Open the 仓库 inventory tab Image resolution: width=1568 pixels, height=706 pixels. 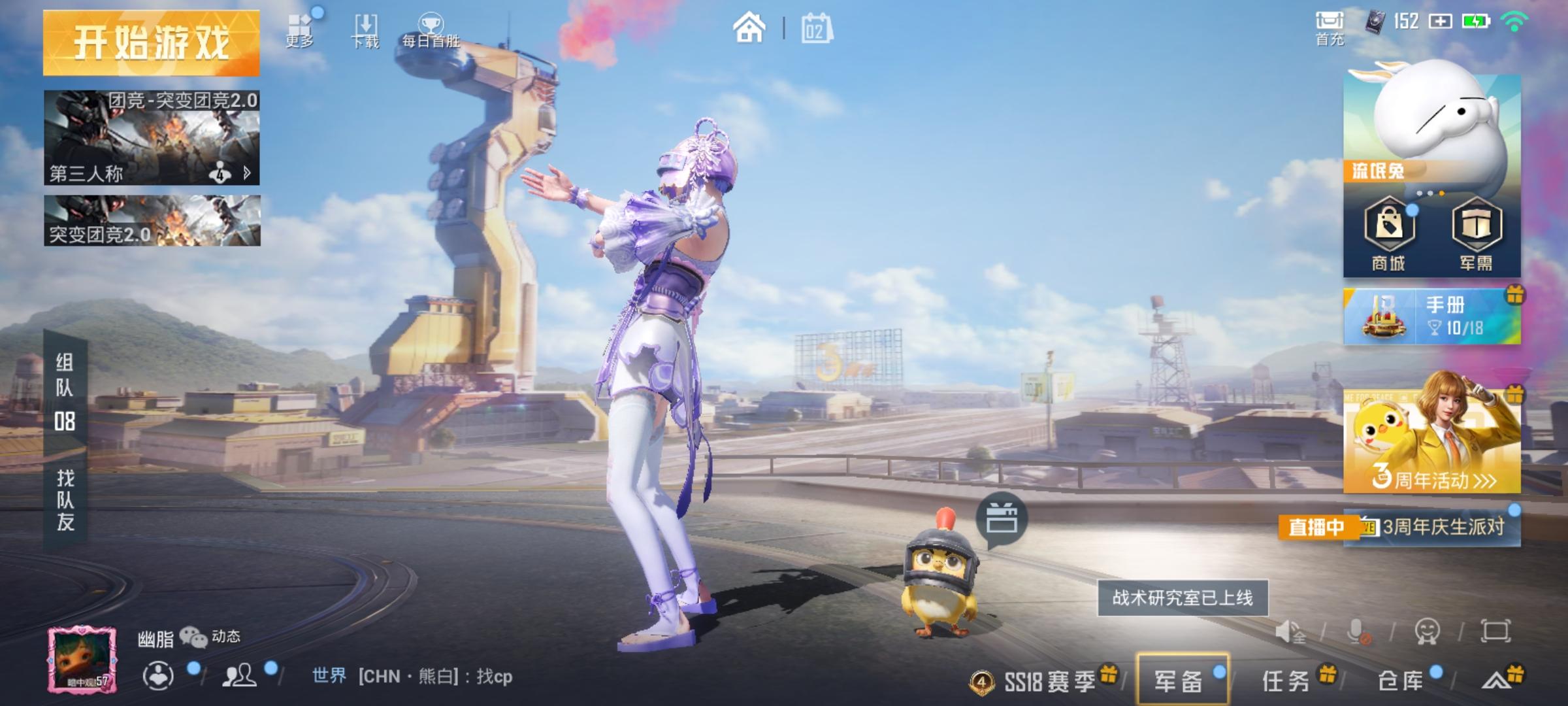[x=1401, y=681]
